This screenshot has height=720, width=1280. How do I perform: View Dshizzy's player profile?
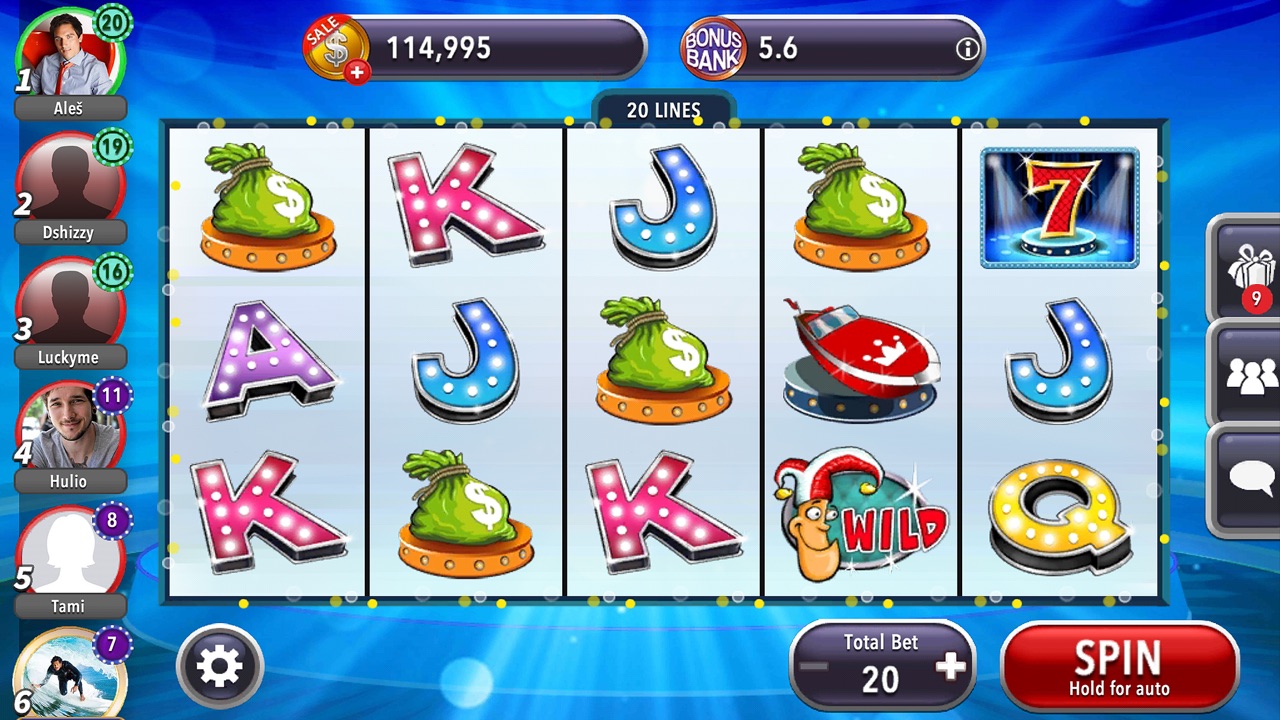tap(70, 180)
